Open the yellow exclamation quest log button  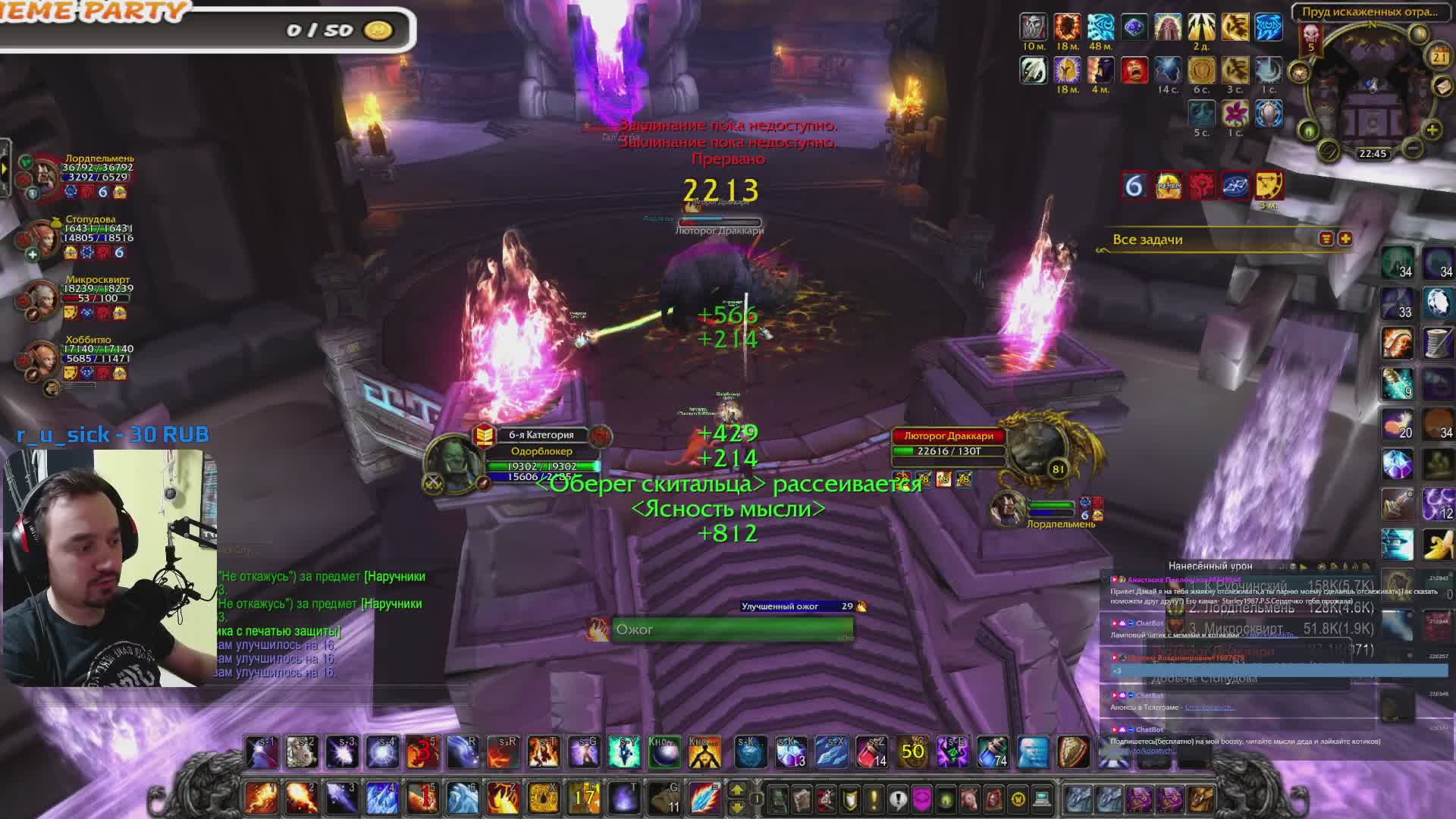pos(873,799)
